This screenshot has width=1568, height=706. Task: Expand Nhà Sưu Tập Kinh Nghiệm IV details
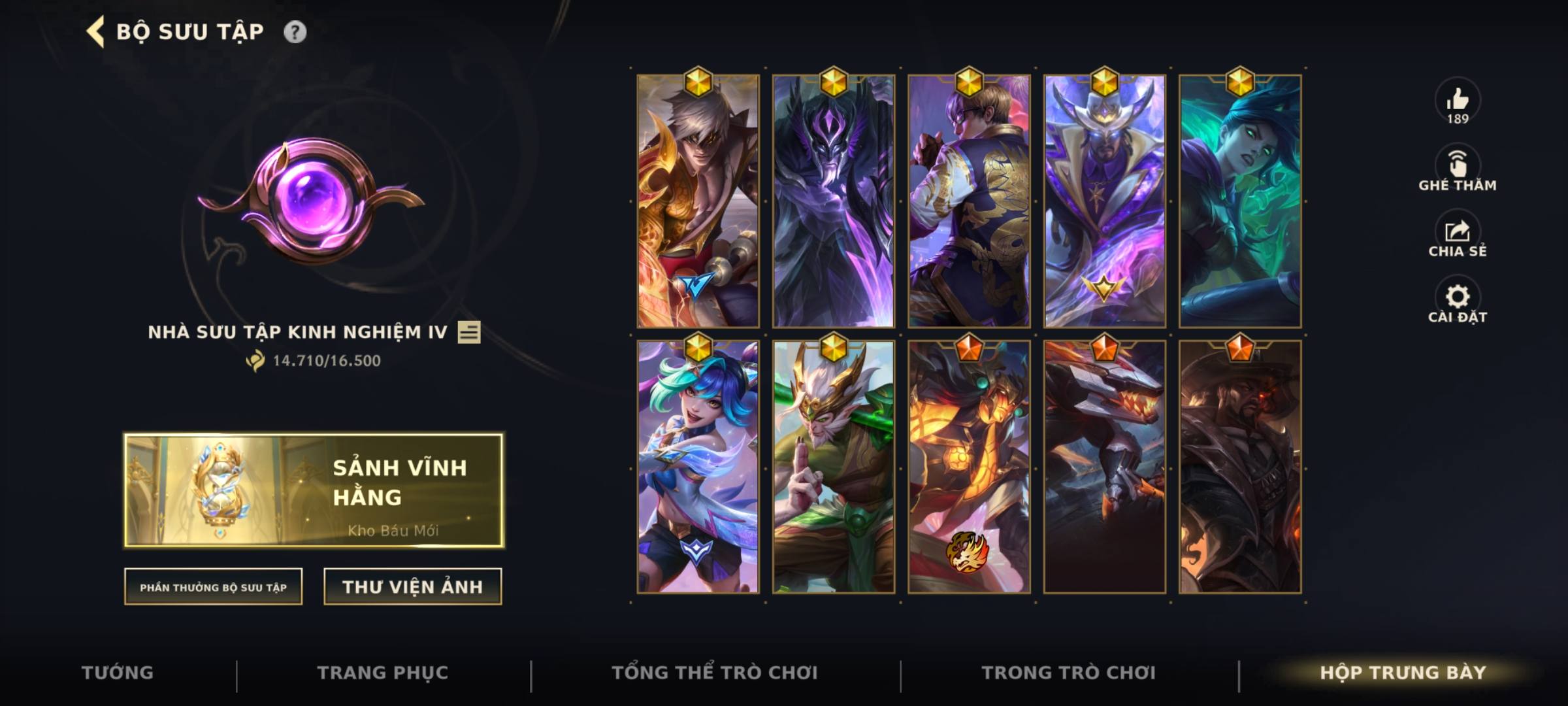click(x=297, y=333)
